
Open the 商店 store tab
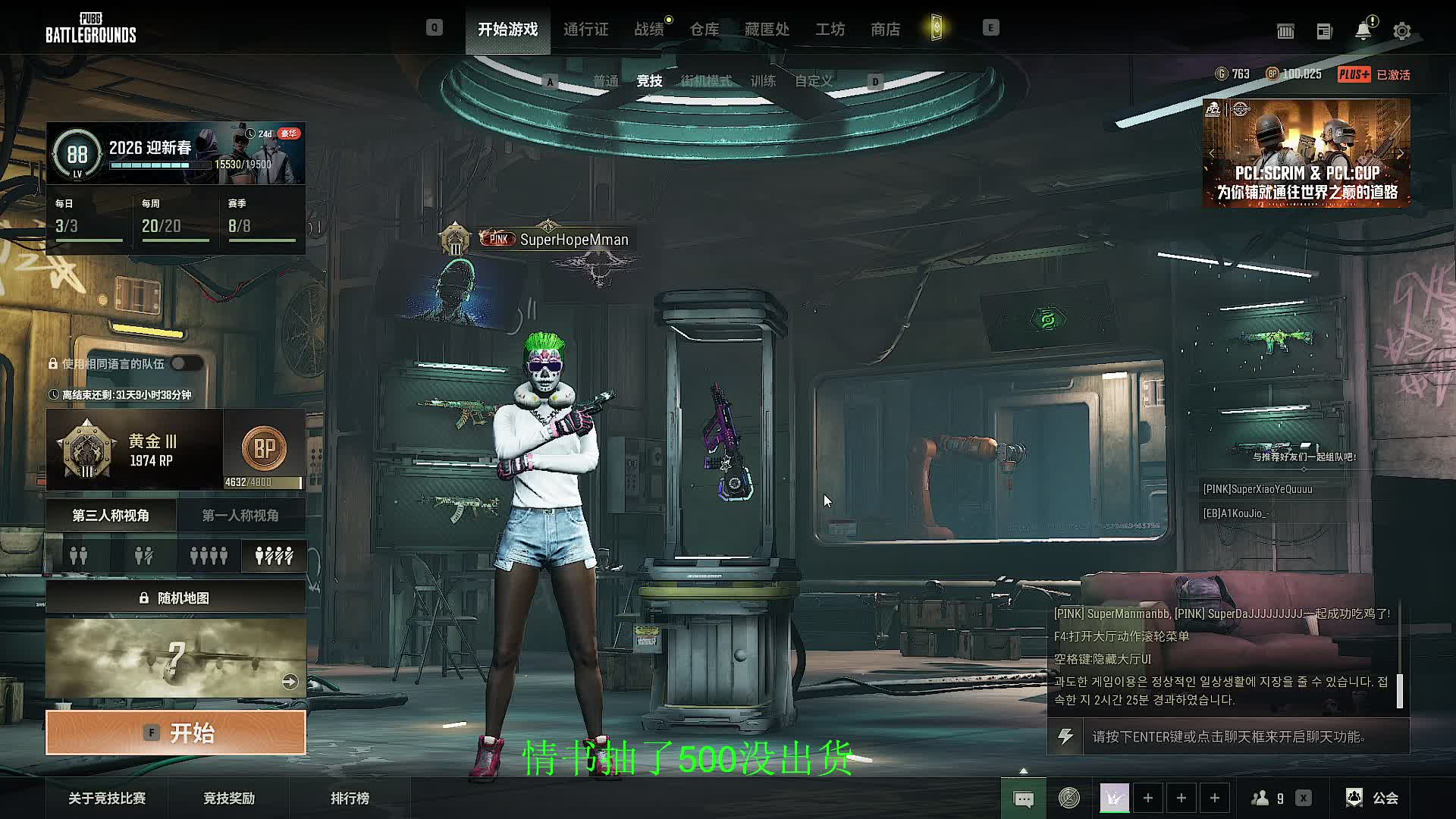point(885,29)
